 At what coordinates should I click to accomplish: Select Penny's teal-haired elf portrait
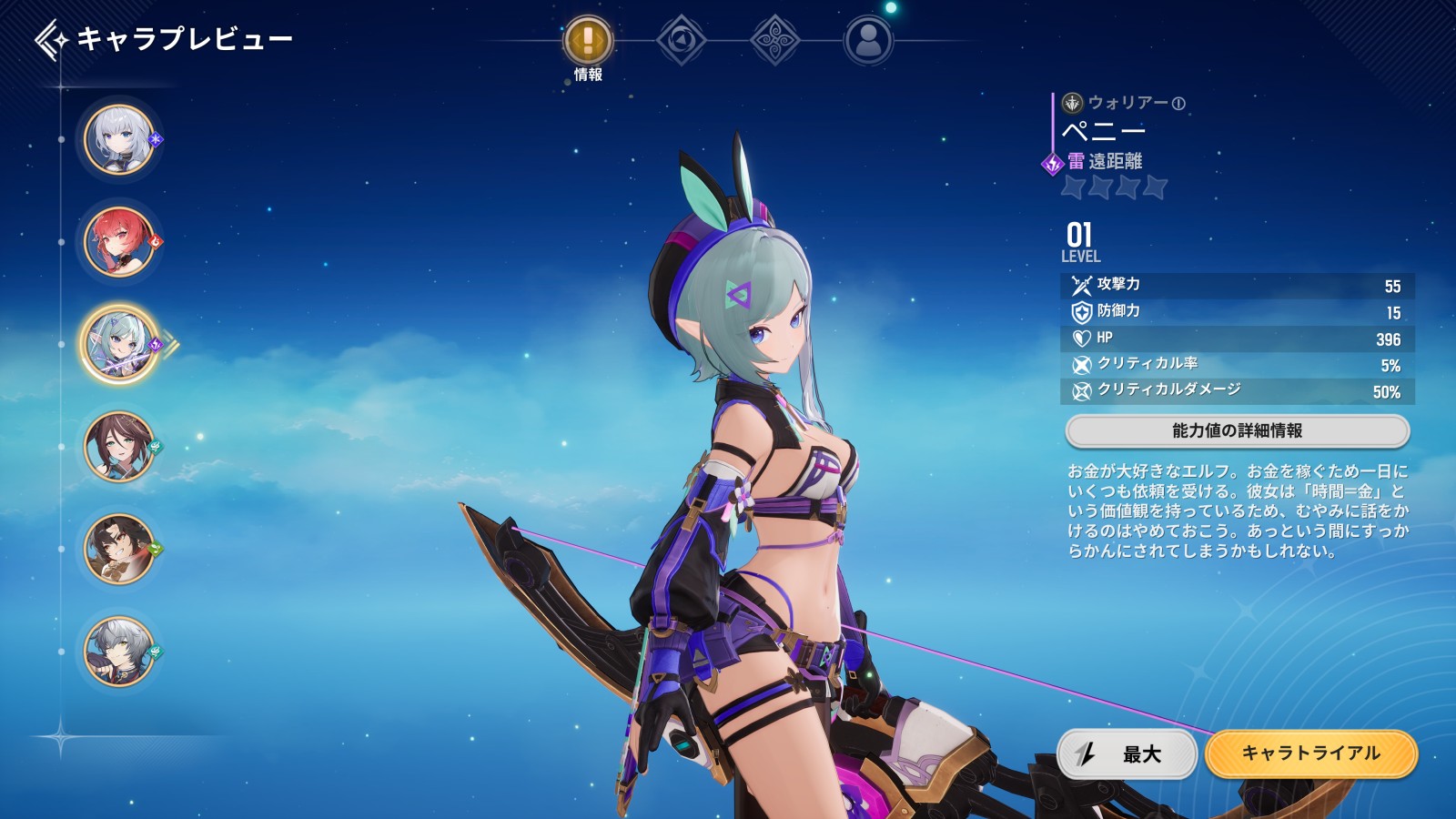coord(119,345)
